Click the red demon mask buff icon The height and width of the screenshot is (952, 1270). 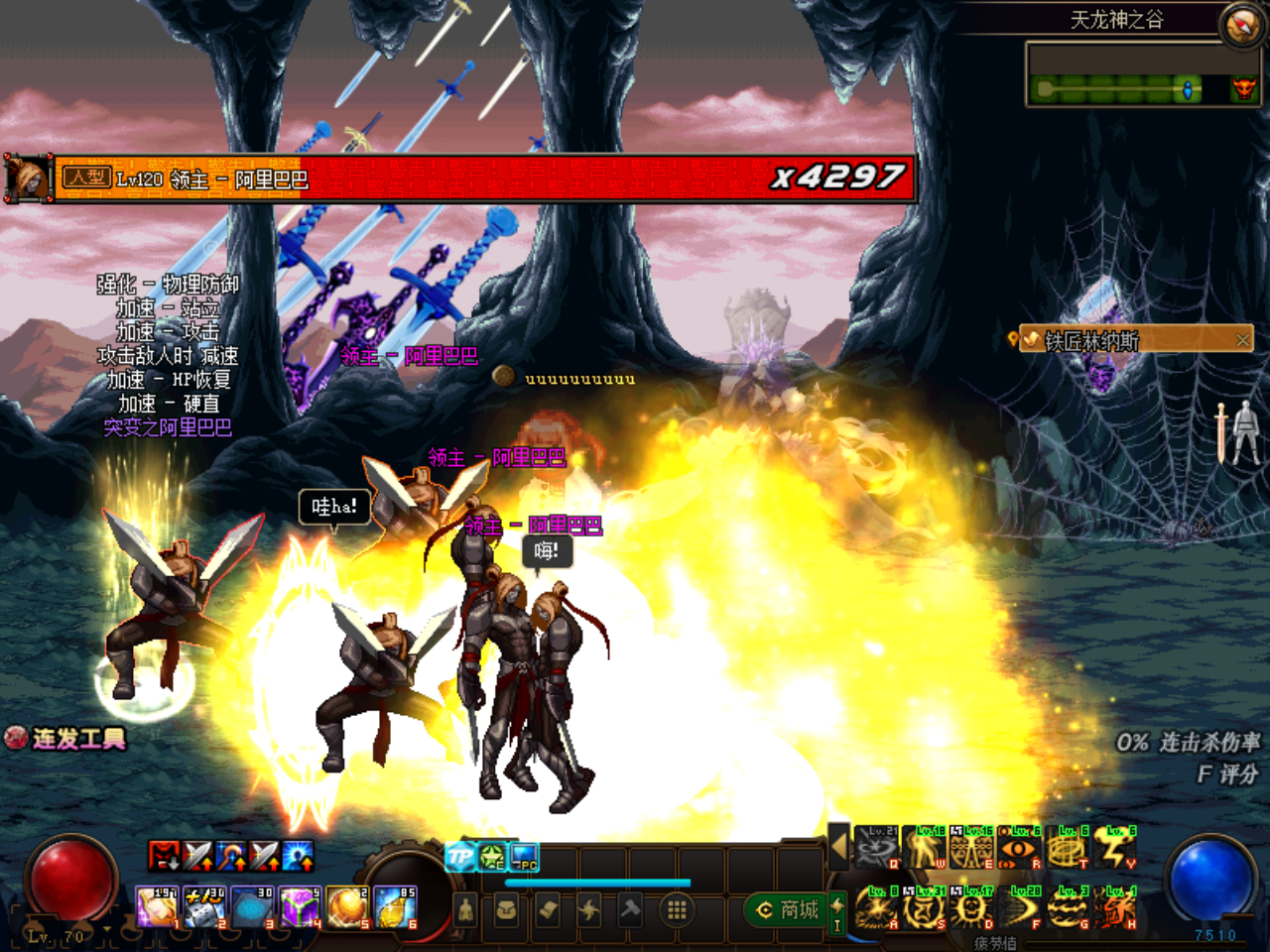pyautogui.click(x=164, y=855)
